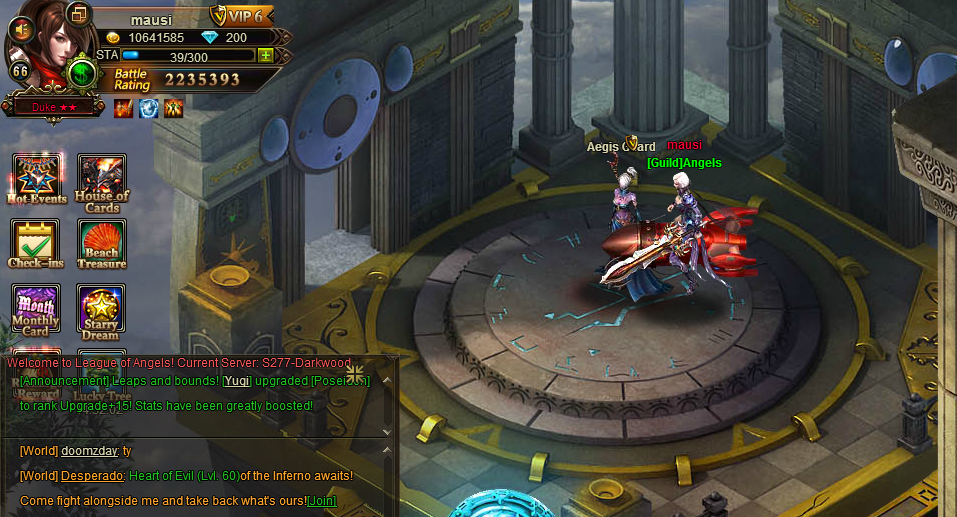Add stamina with the green plus button

[265, 56]
